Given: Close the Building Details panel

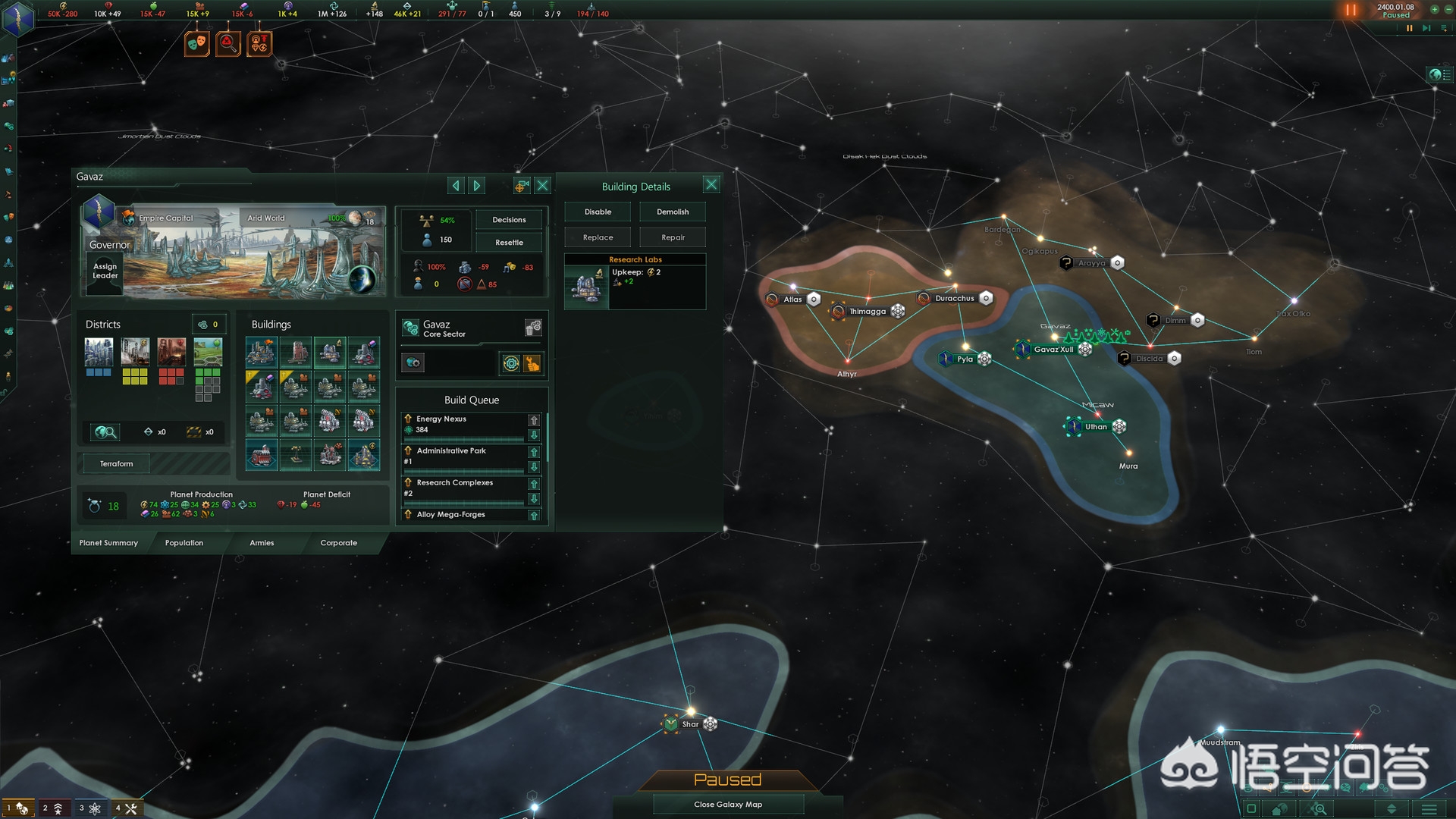Looking at the screenshot, I should pos(711,184).
